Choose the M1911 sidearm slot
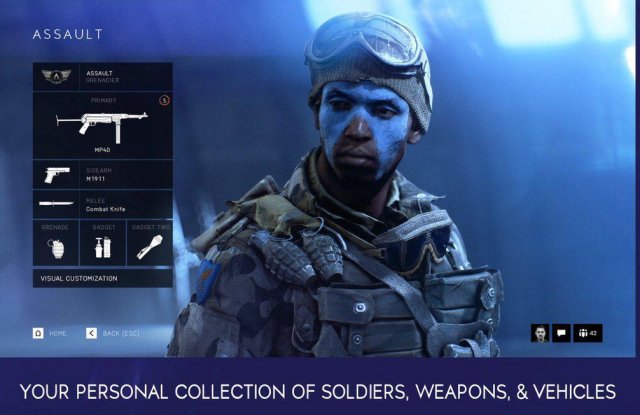Image resolution: width=640 pixels, height=415 pixels. 102,174
